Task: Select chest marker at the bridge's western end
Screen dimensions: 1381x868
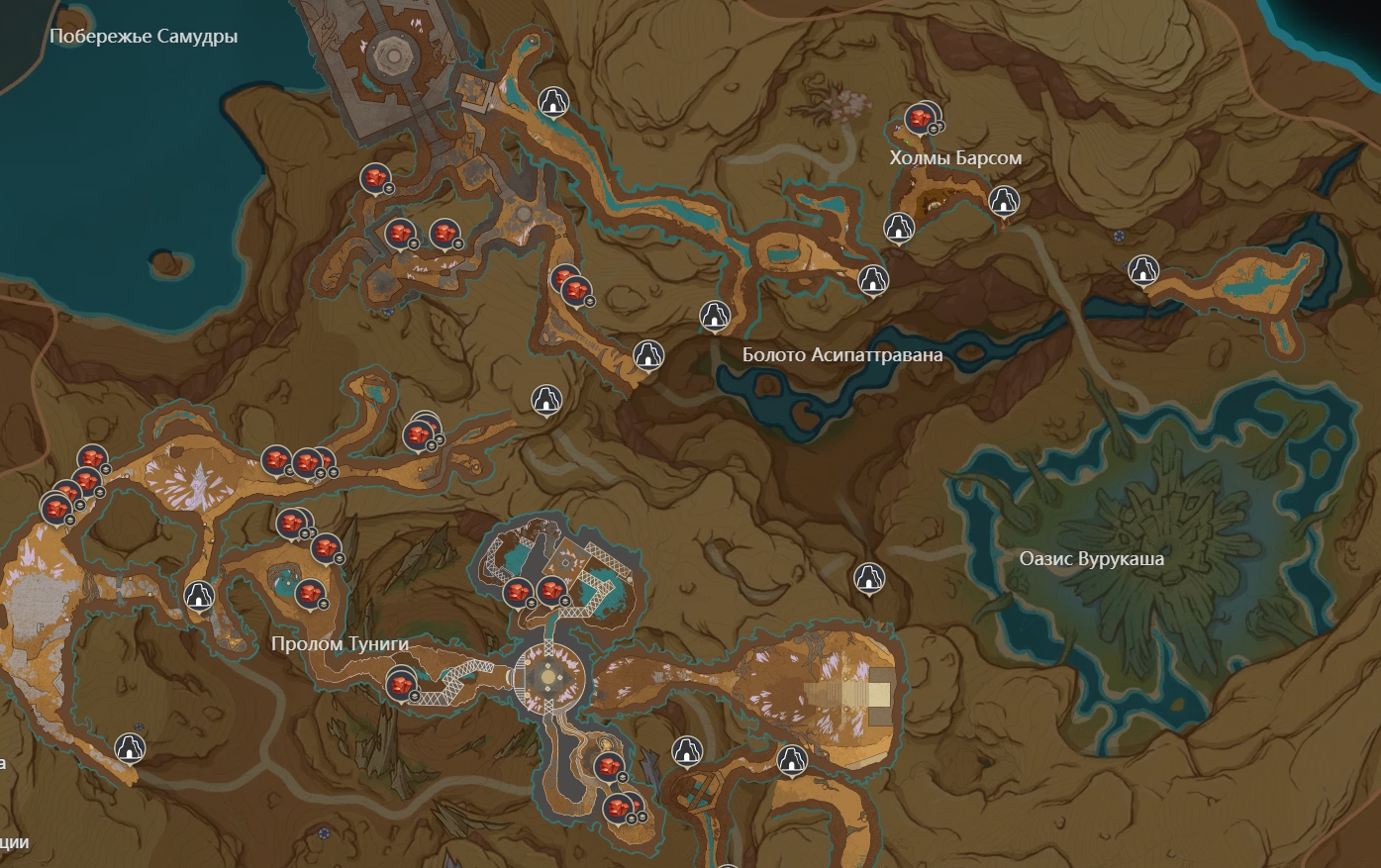Action: [x=400, y=684]
